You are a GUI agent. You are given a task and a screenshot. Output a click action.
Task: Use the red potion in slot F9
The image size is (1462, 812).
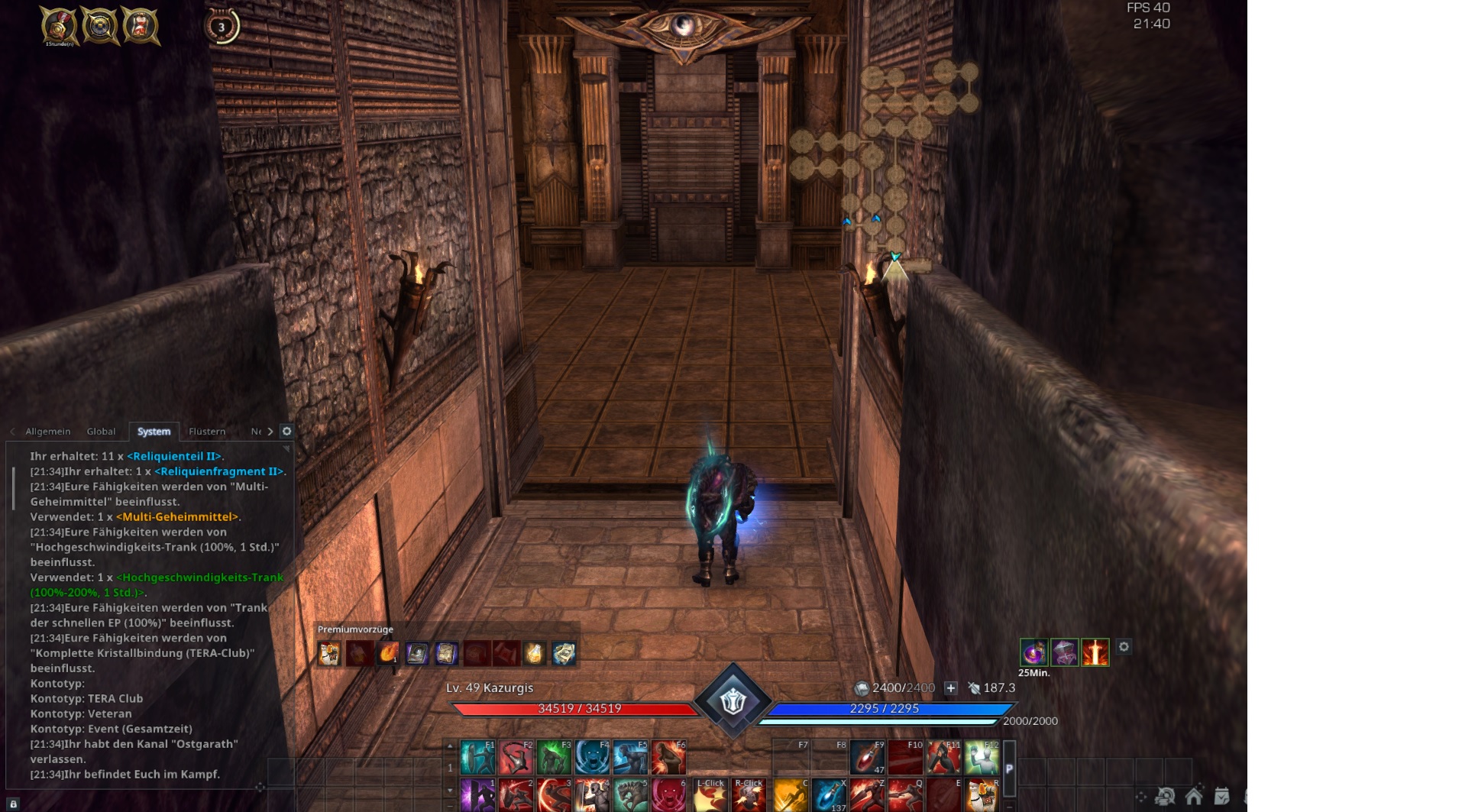click(x=868, y=757)
